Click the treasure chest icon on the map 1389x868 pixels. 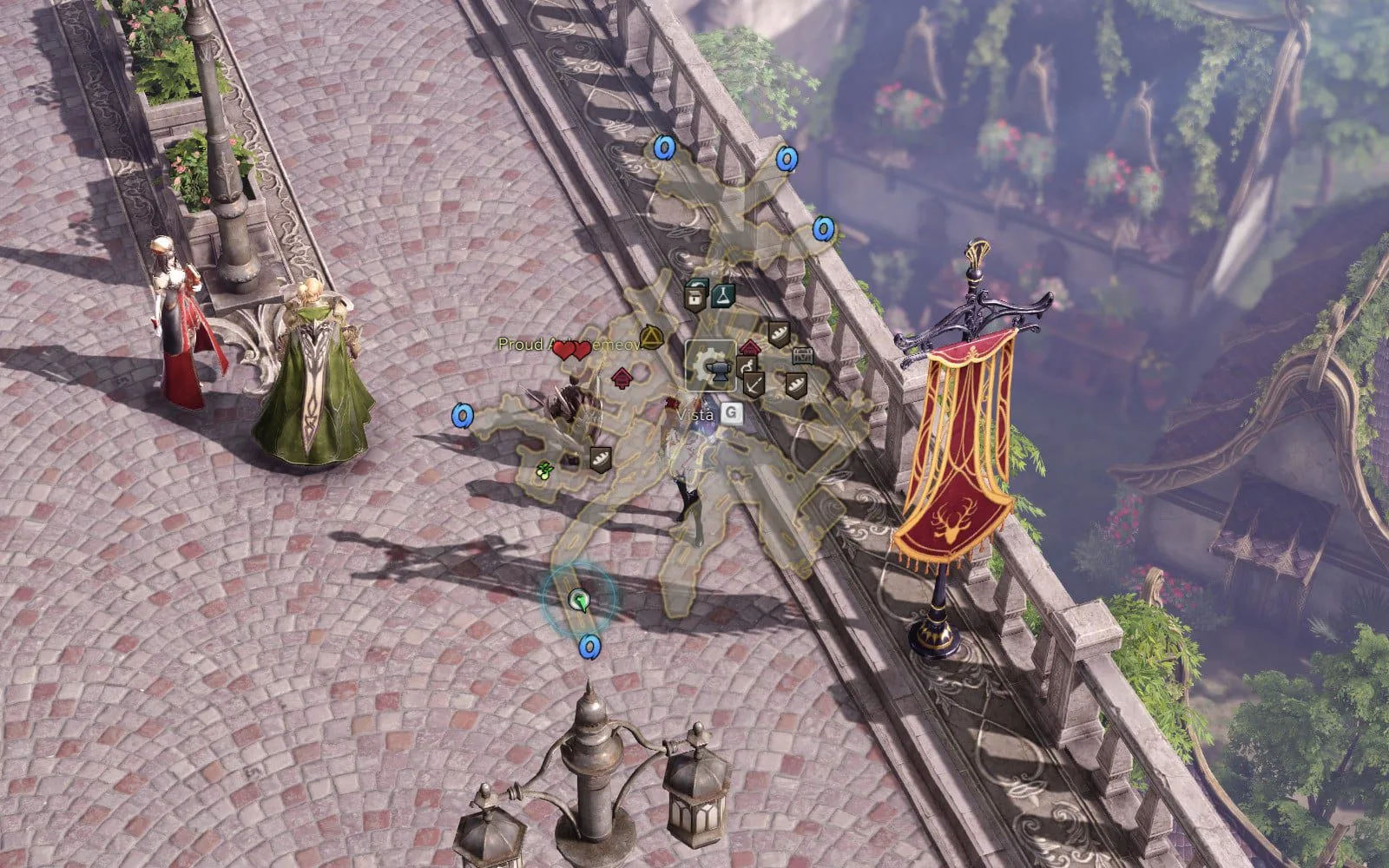click(802, 356)
